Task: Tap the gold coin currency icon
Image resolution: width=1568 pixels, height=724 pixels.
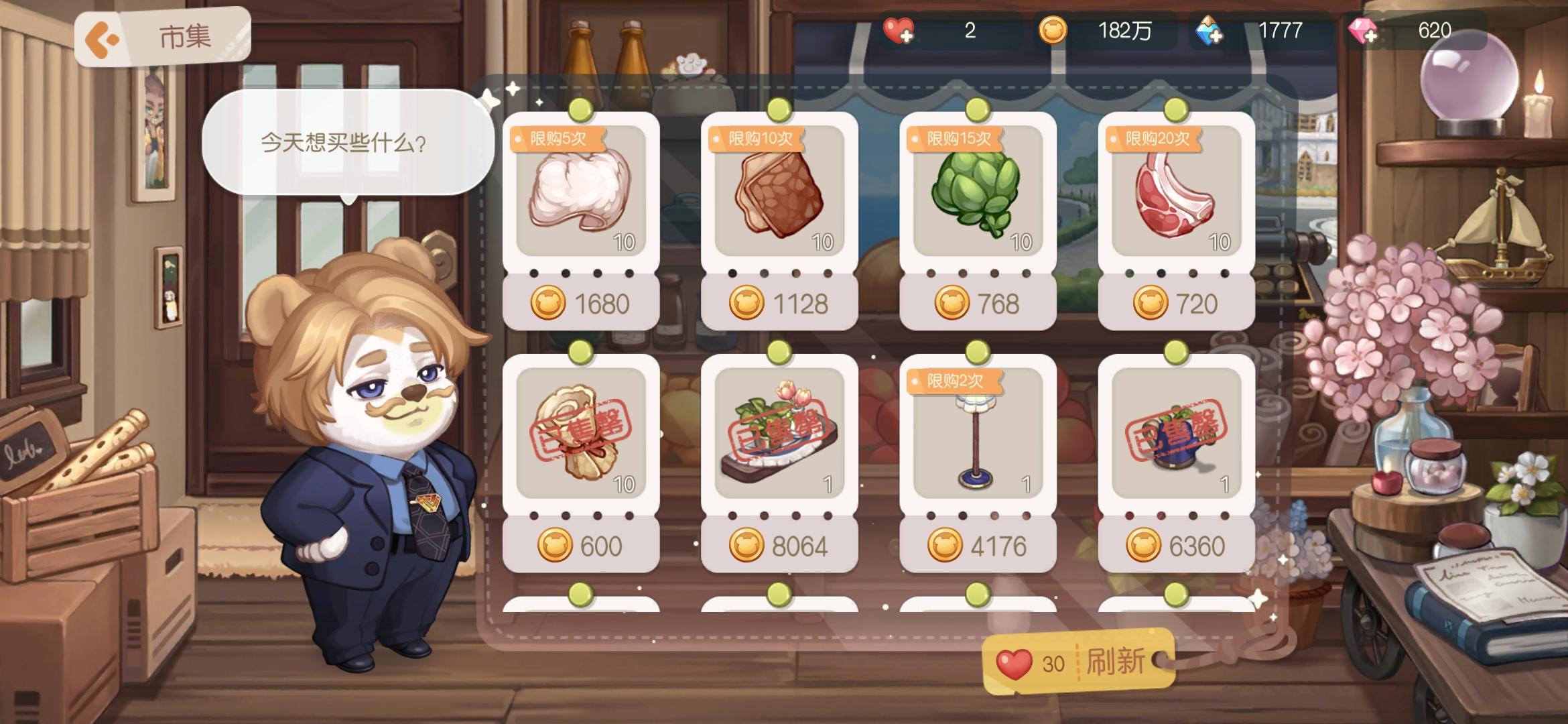Action: pyautogui.click(x=1054, y=30)
